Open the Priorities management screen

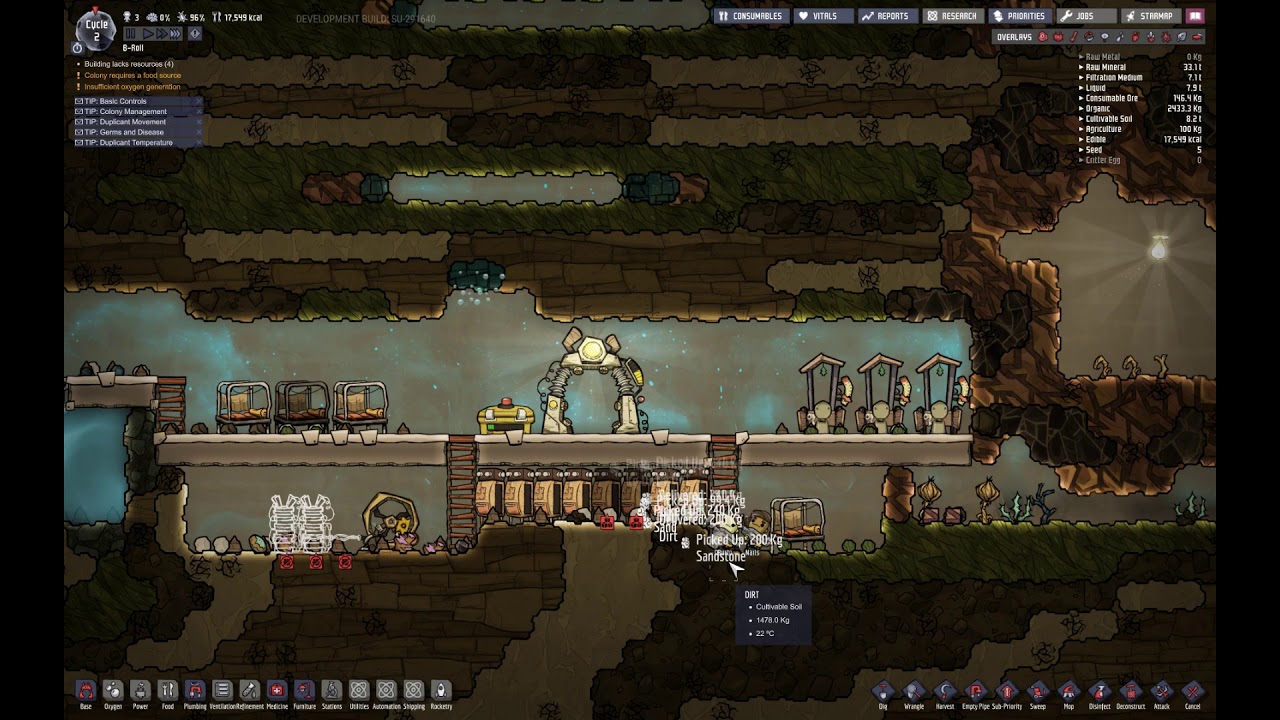click(x=1019, y=16)
